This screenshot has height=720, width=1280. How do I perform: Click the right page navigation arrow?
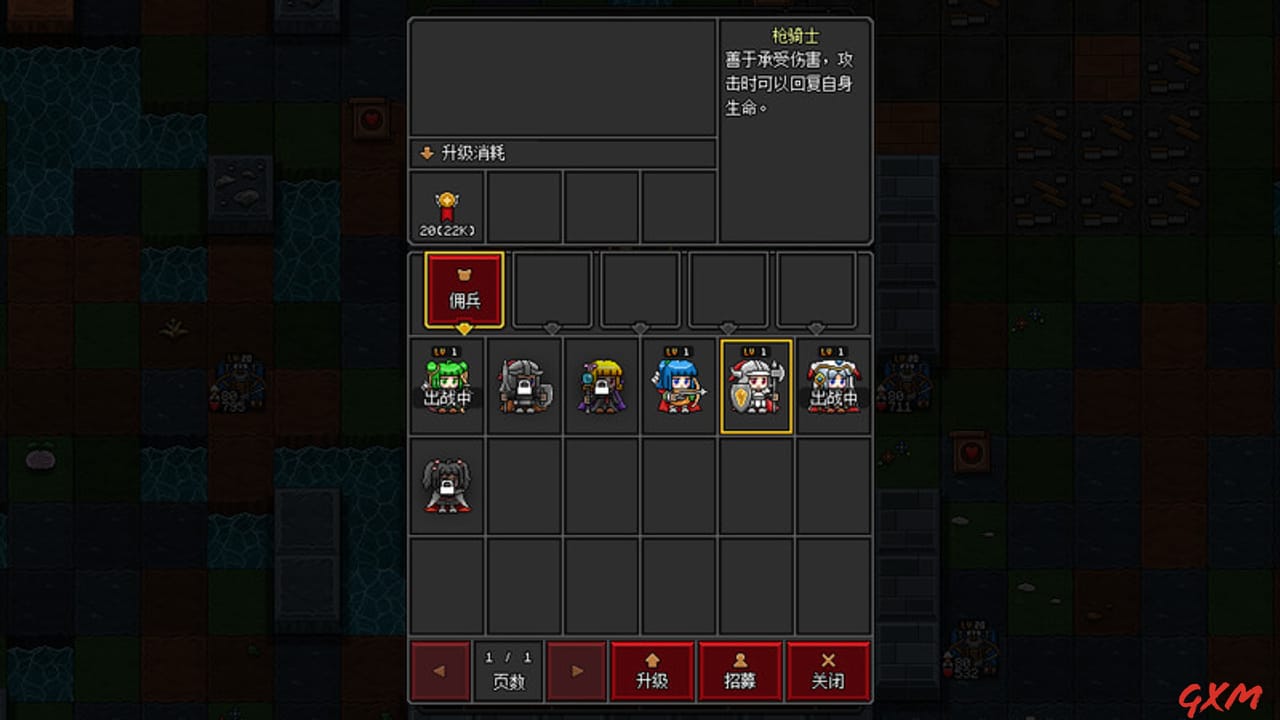pyautogui.click(x=576, y=670)
